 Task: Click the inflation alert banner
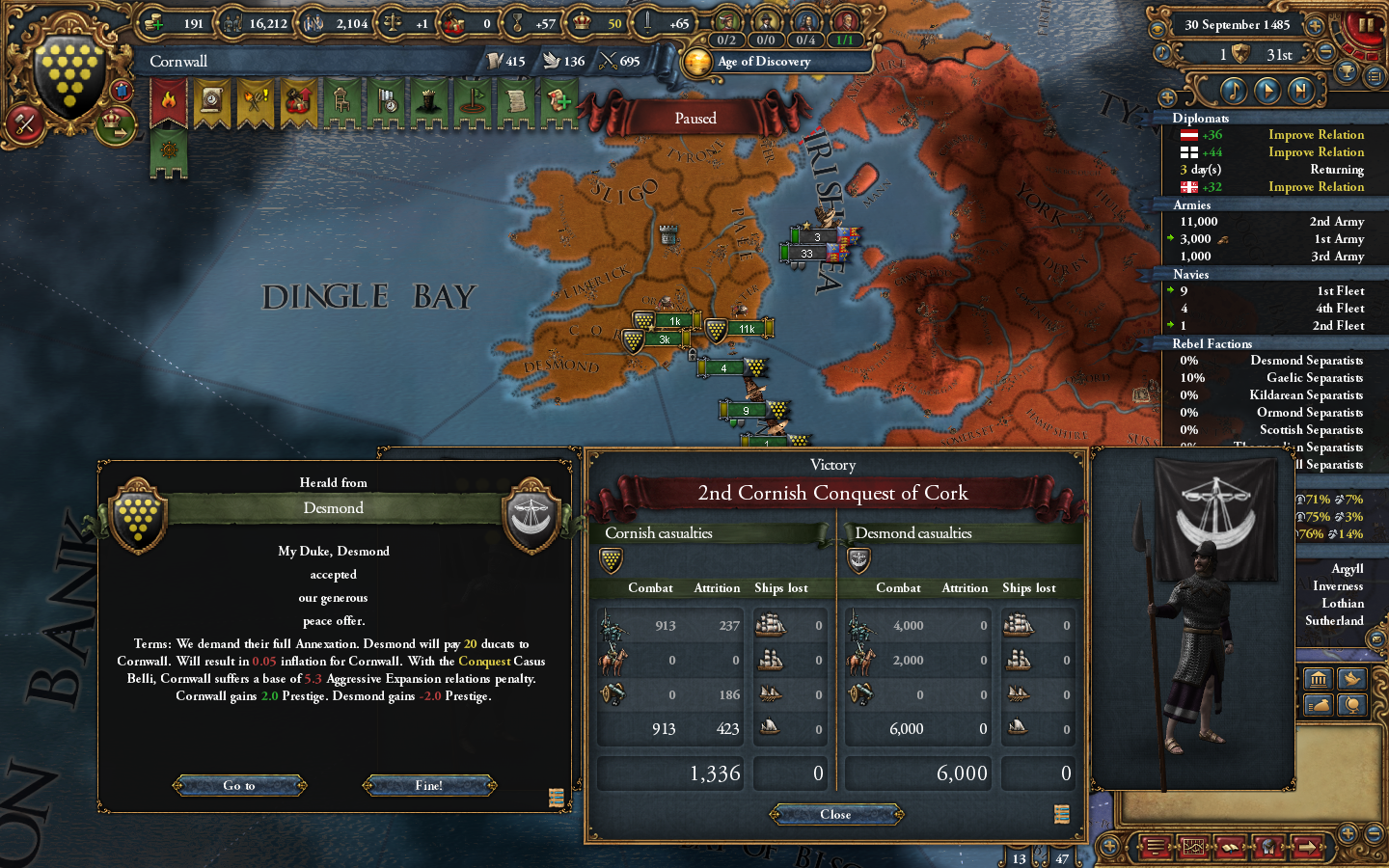[300, 100]
